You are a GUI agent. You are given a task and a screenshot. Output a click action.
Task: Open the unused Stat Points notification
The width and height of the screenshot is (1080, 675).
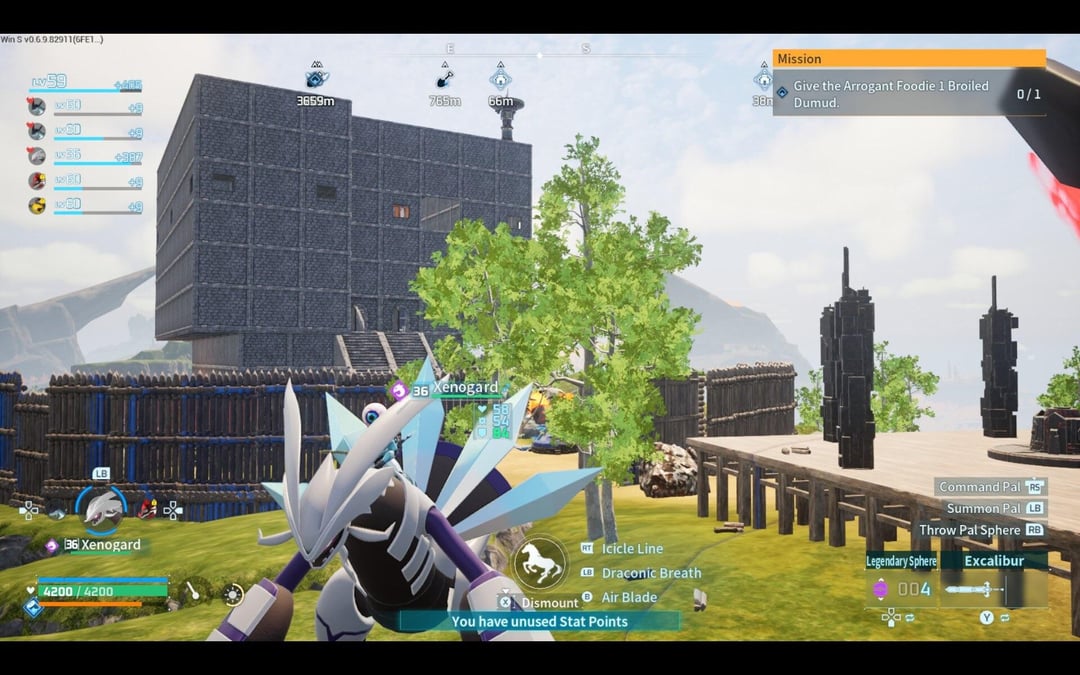[x=539, y=621]
